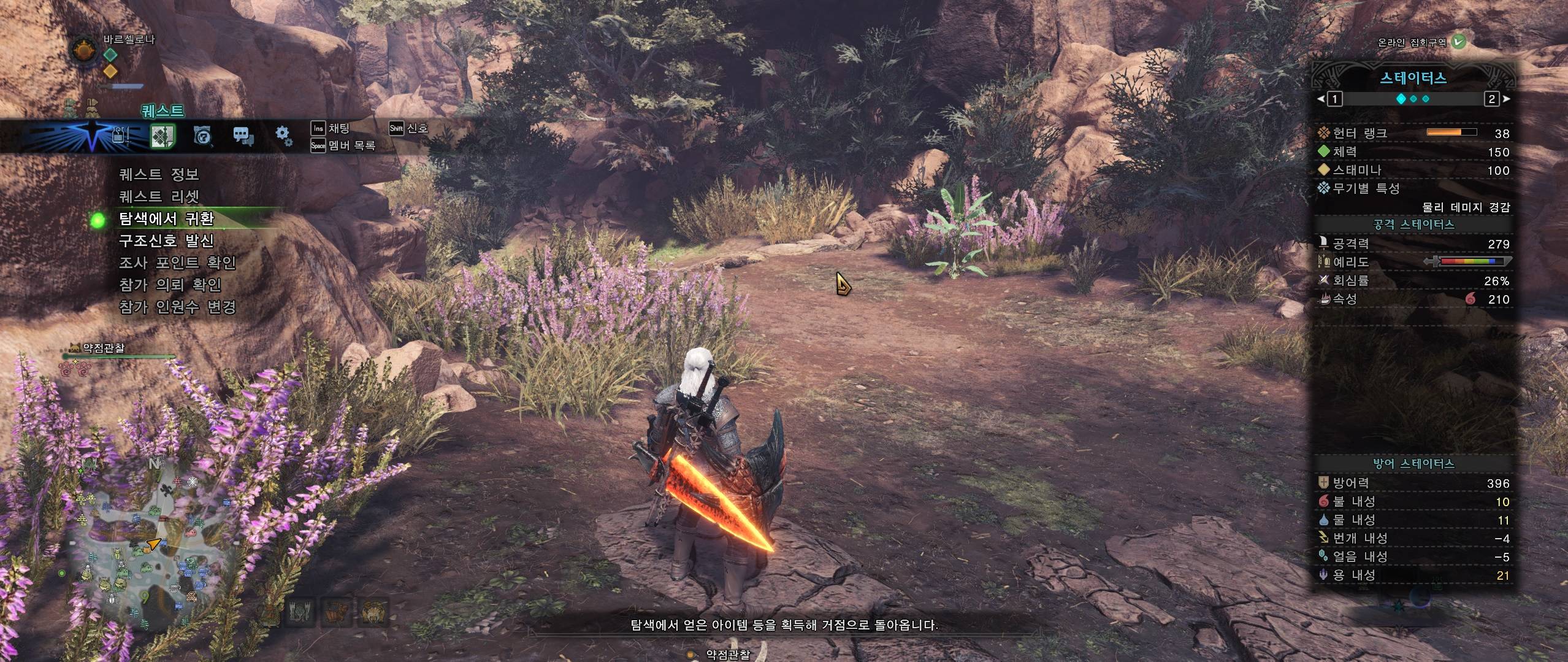Open the info tab with question mark
1568x662 pixels.
[x=203, y=136]
